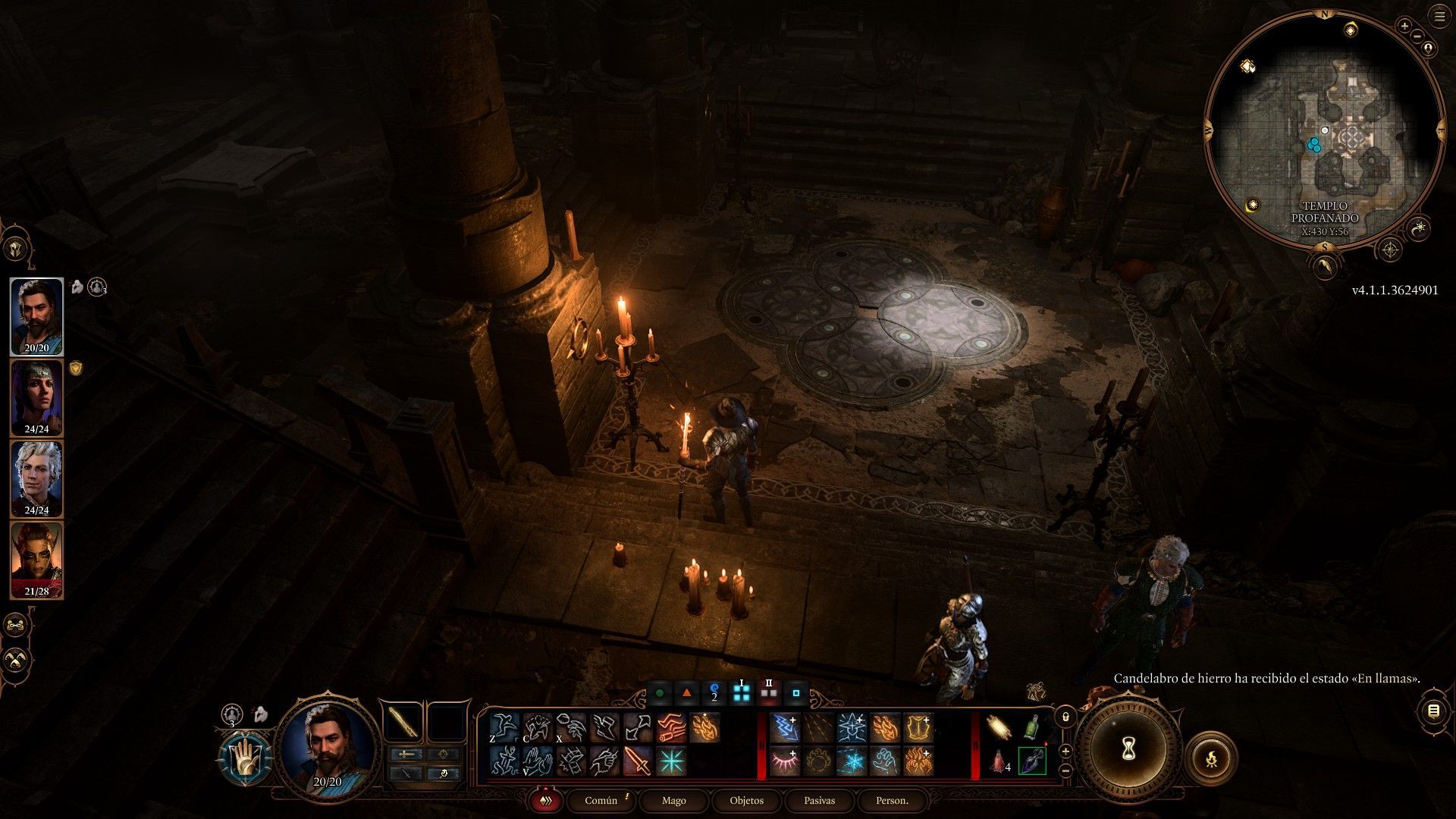Viewport: 1456px width, 819px height.
Task: Select the scroll item in hotbar
Action: tap(999, 729)
